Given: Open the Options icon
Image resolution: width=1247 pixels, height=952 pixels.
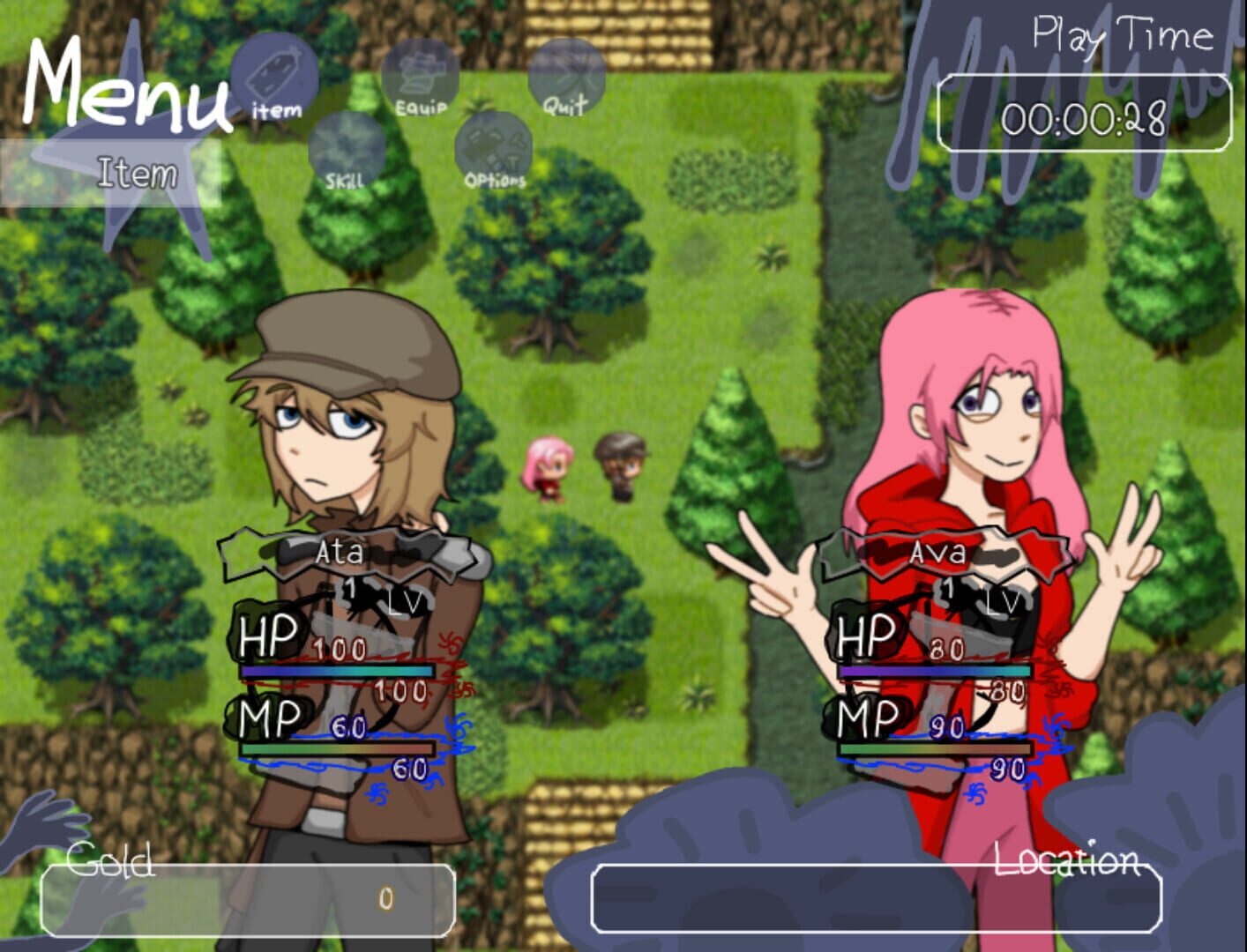Looking at the screenshot, I should point(494,145).
